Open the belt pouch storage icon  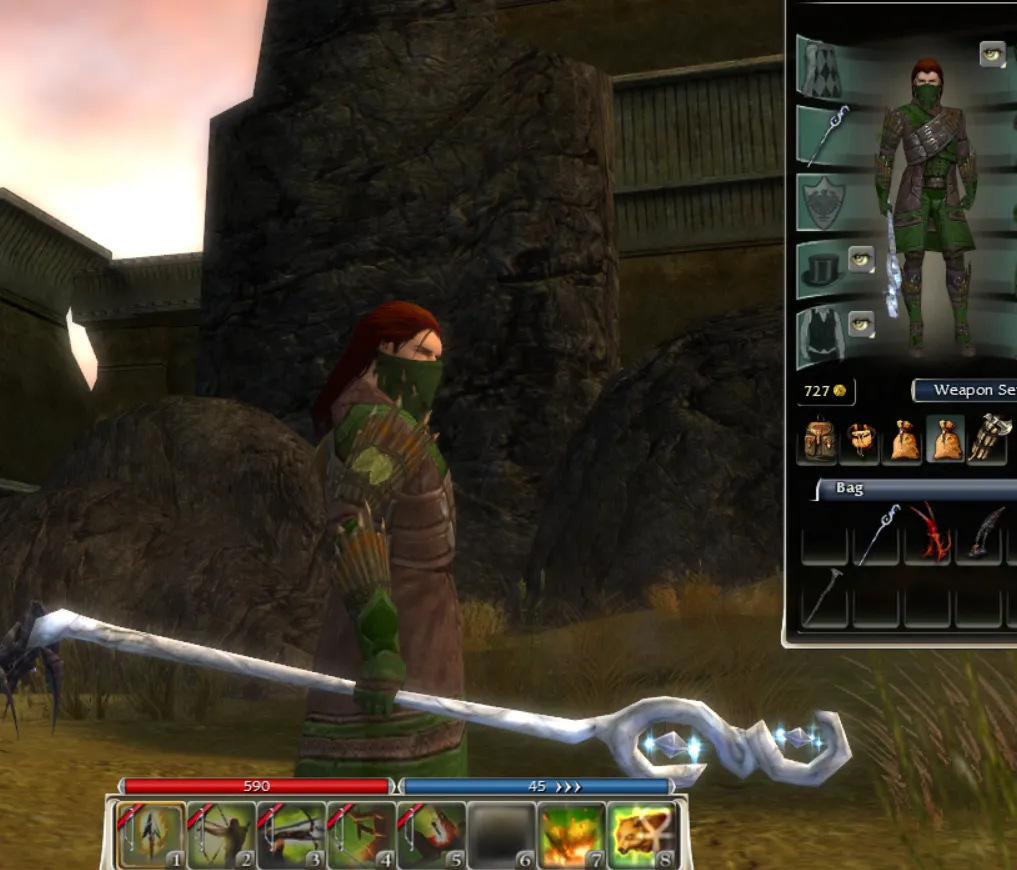pyautogui.click(x=860, y=440)
